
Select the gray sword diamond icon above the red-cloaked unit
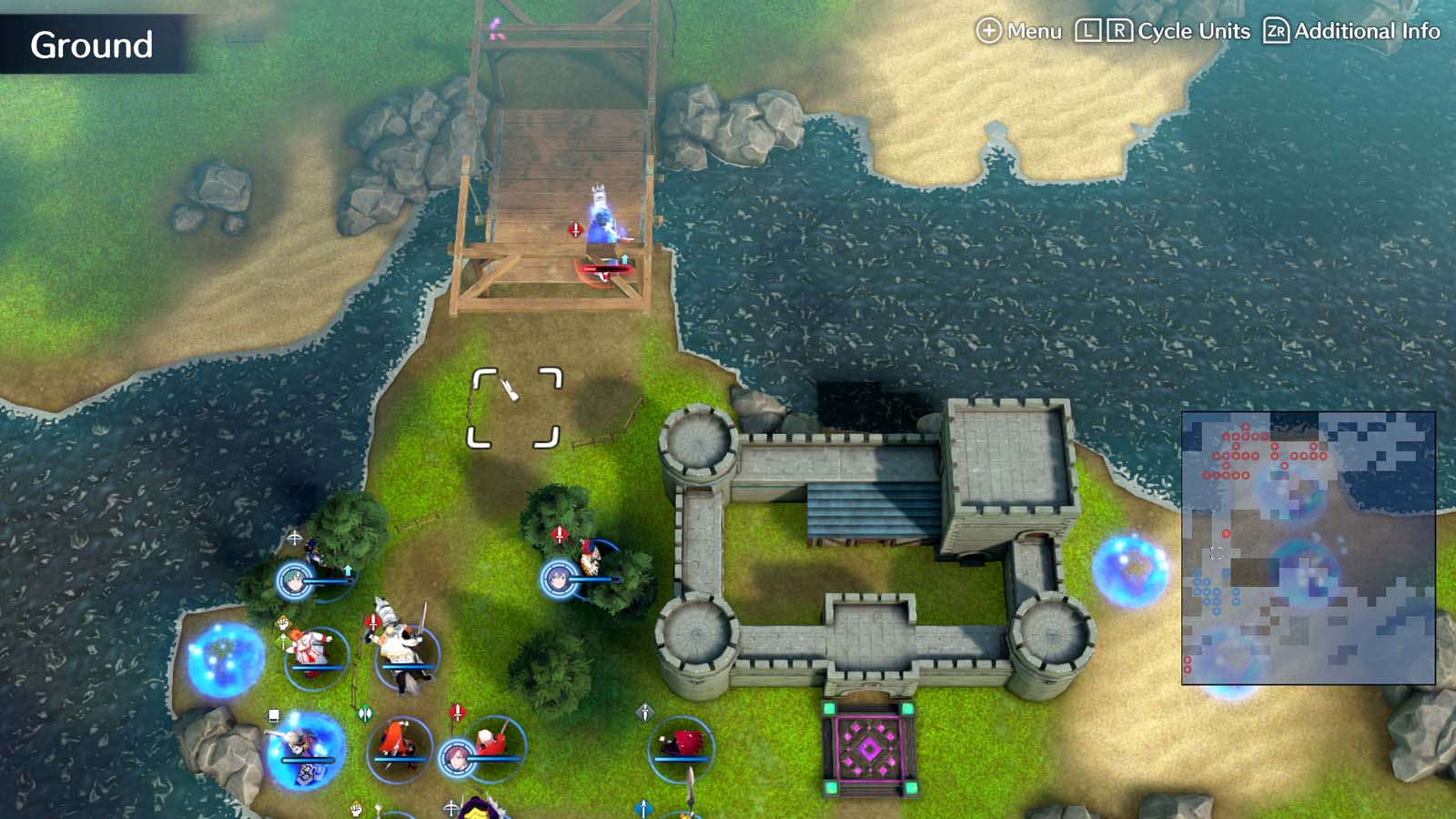(x=644, y=711)
